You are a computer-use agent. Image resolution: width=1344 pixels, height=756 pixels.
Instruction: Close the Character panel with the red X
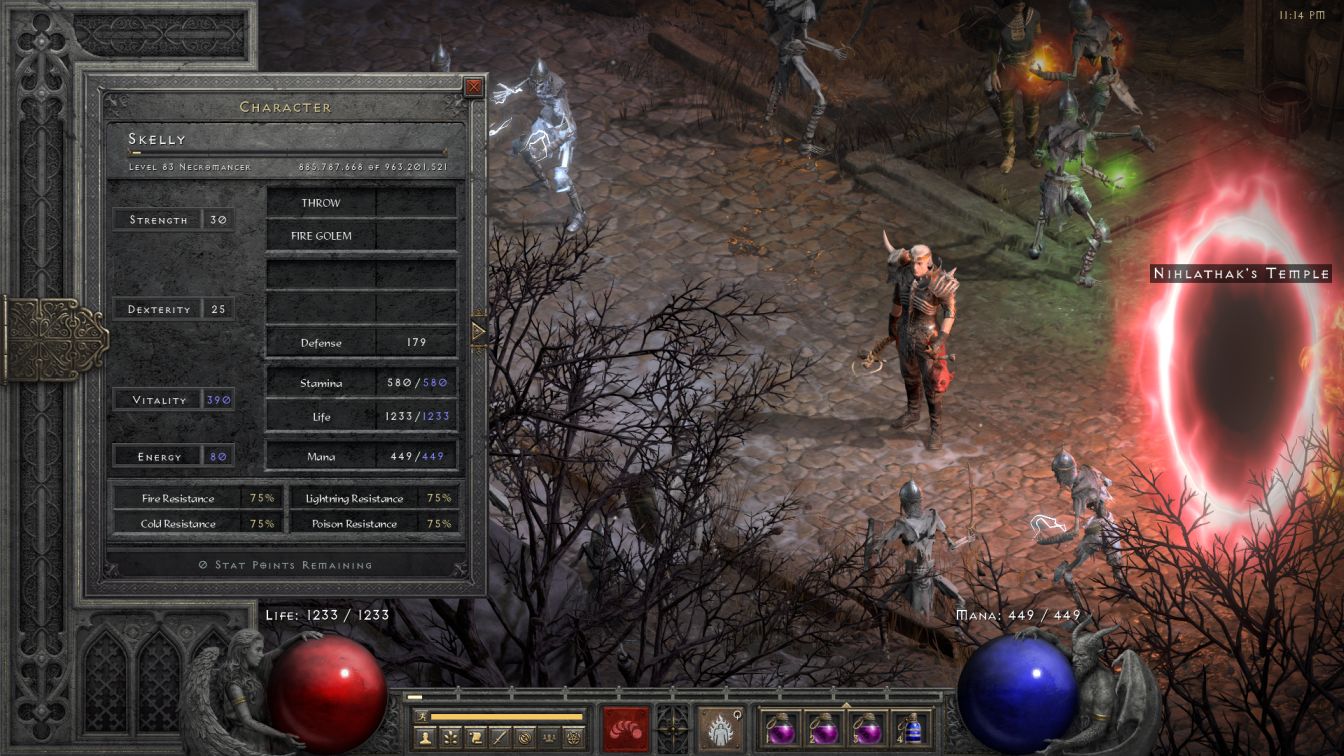(474, 87)
